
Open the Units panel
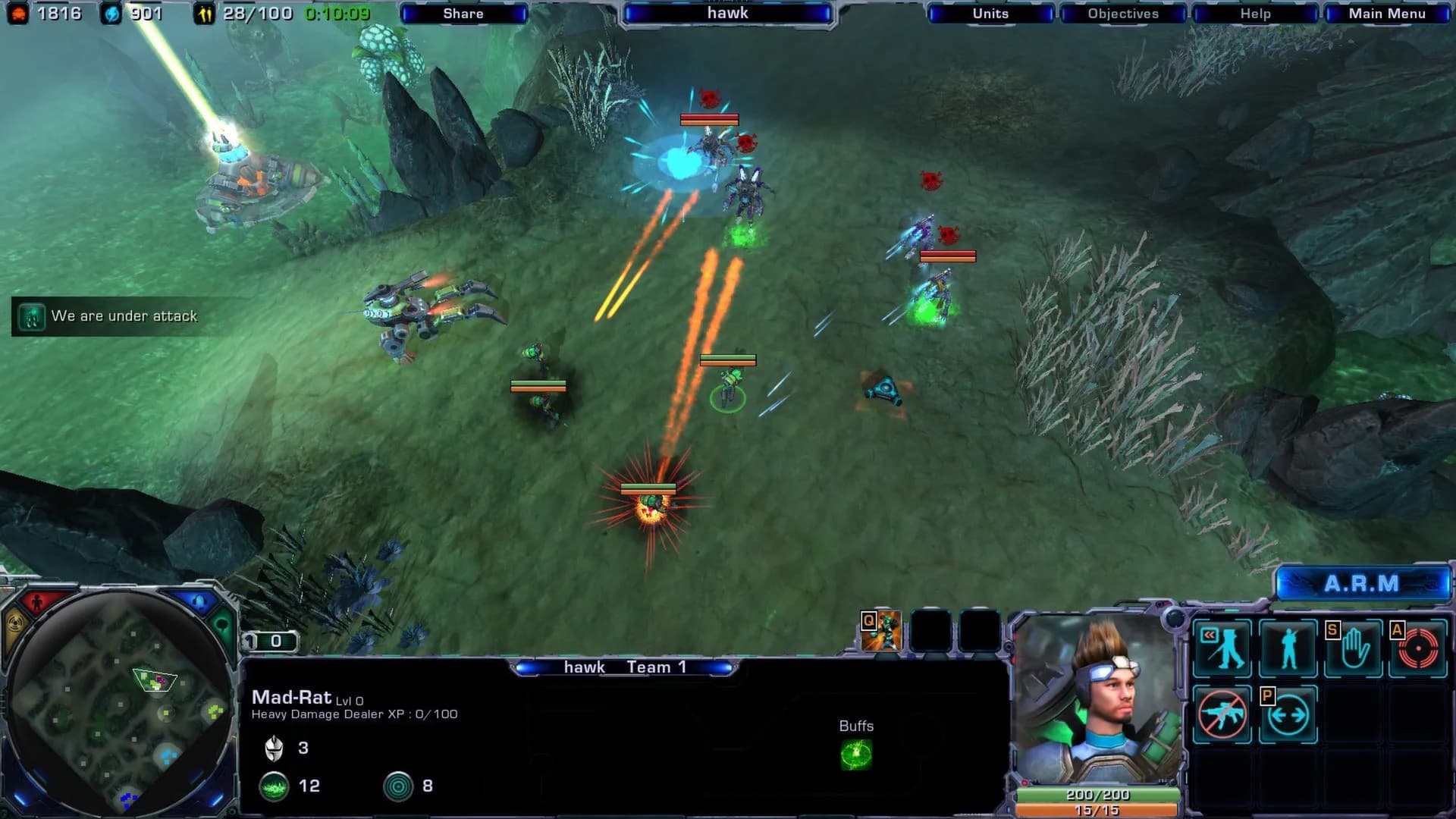coord(990,14)
